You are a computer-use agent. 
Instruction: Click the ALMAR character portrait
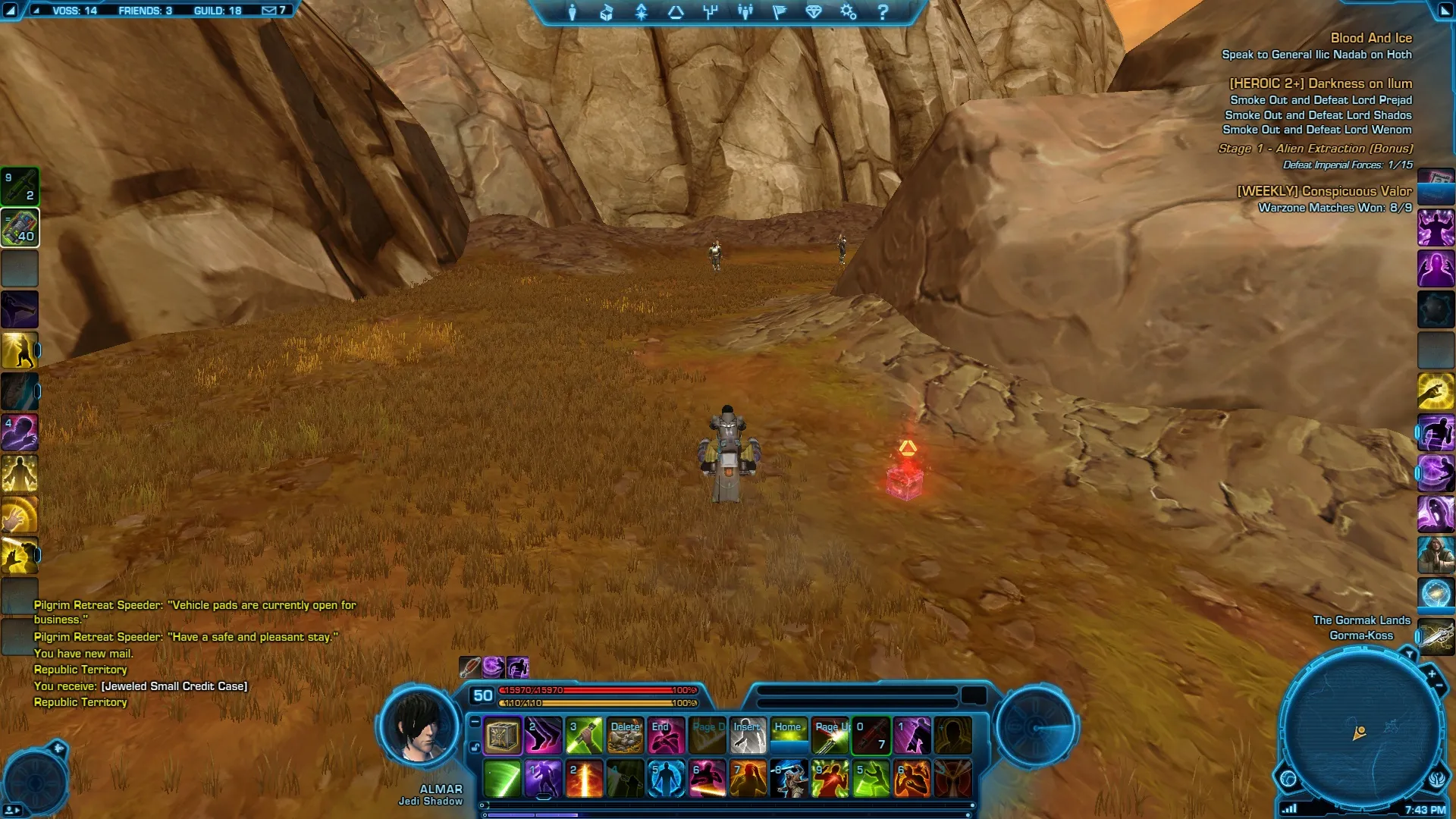point(419,728)
